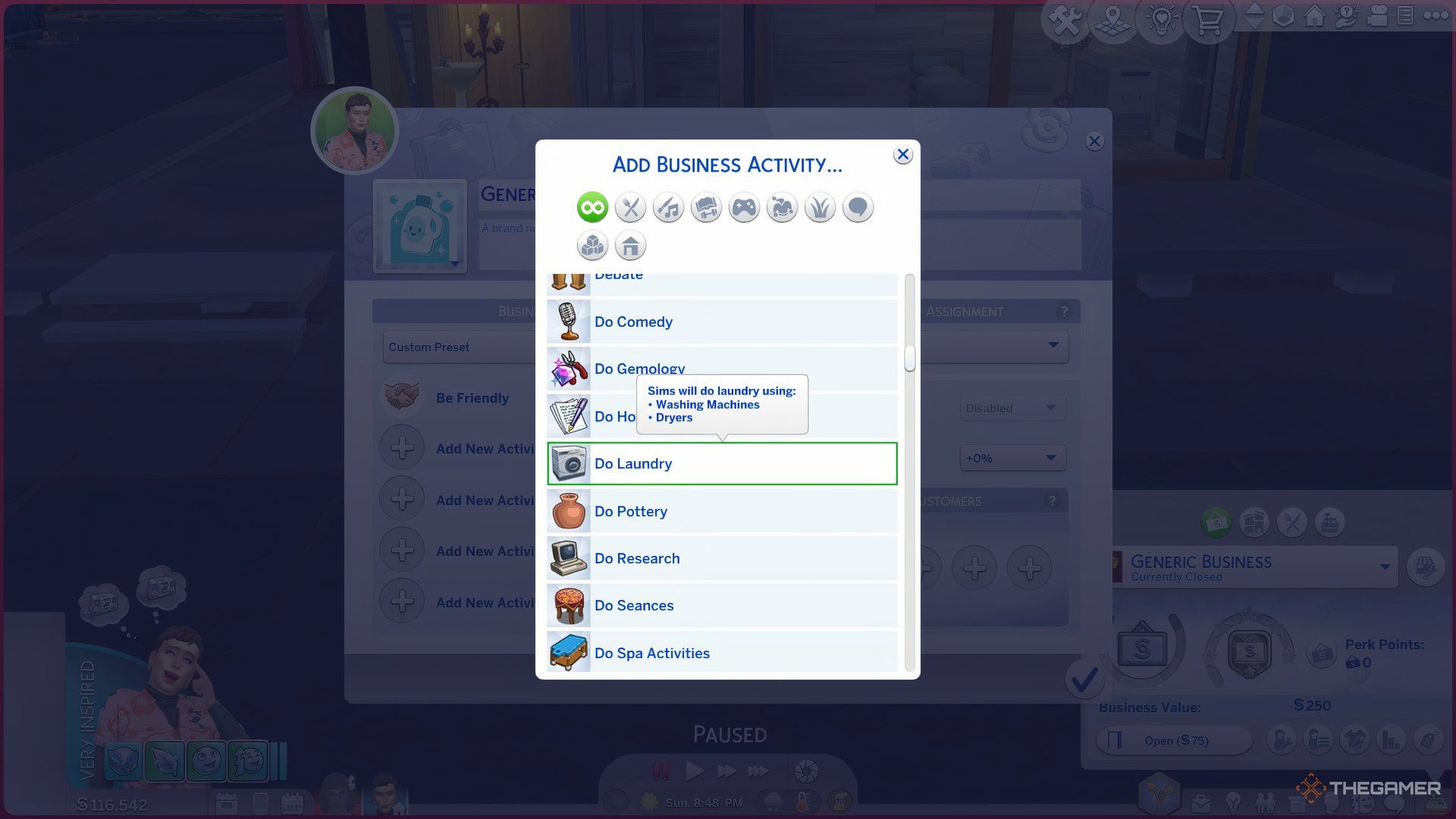Select the Do Seances activity
Image resolution: width=1456 pixels, height=819 pixels.
pyautogui.click(x=721, y=606)
